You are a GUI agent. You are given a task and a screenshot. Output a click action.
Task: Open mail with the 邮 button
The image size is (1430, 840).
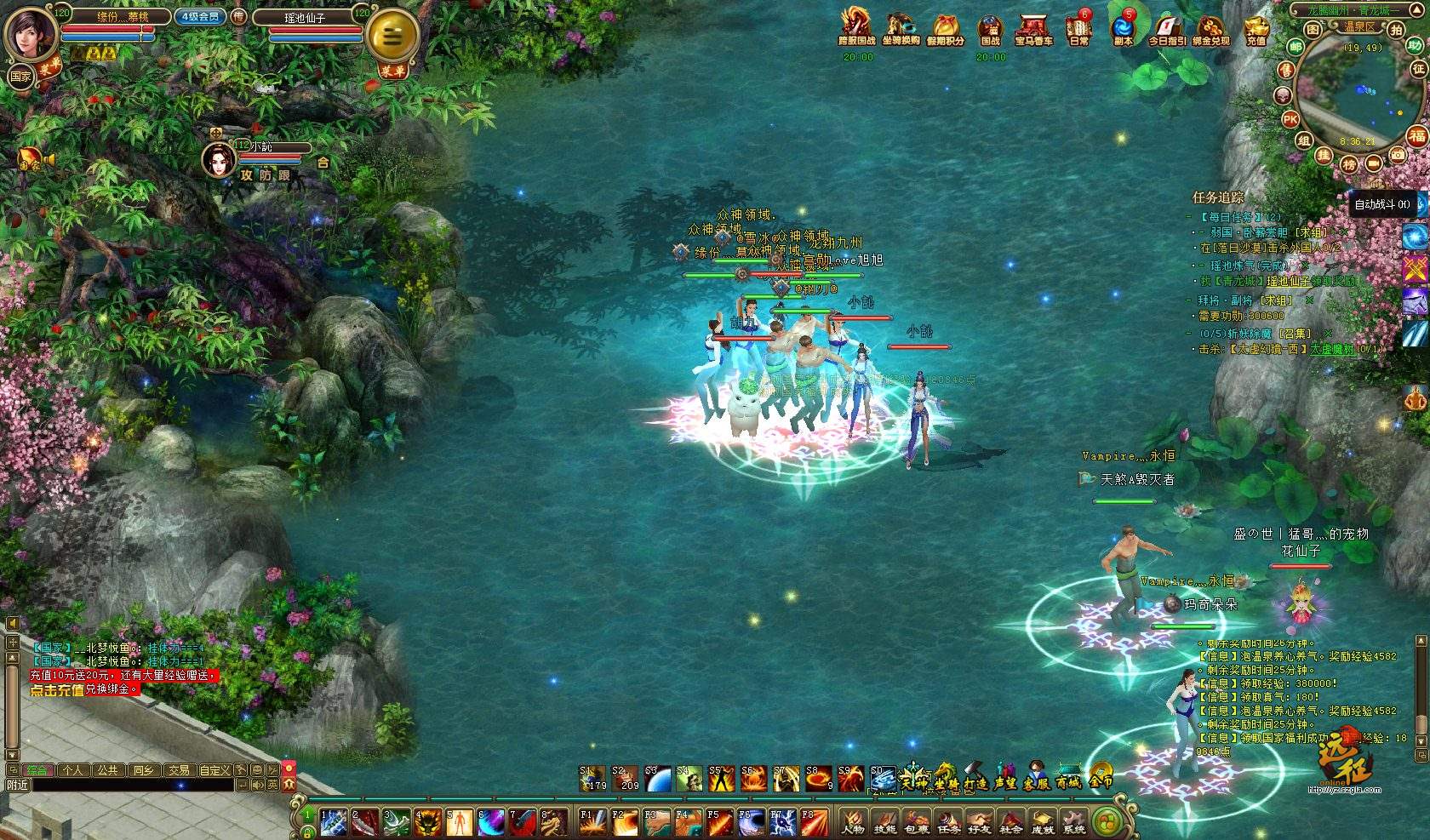pos(1296,48)
